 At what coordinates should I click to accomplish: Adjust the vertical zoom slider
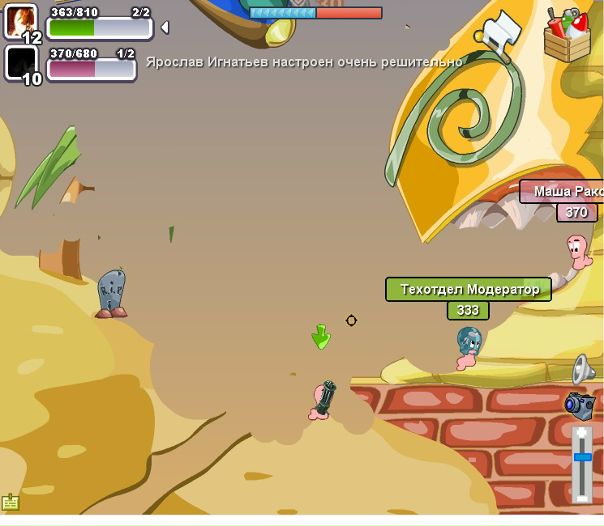582,456
